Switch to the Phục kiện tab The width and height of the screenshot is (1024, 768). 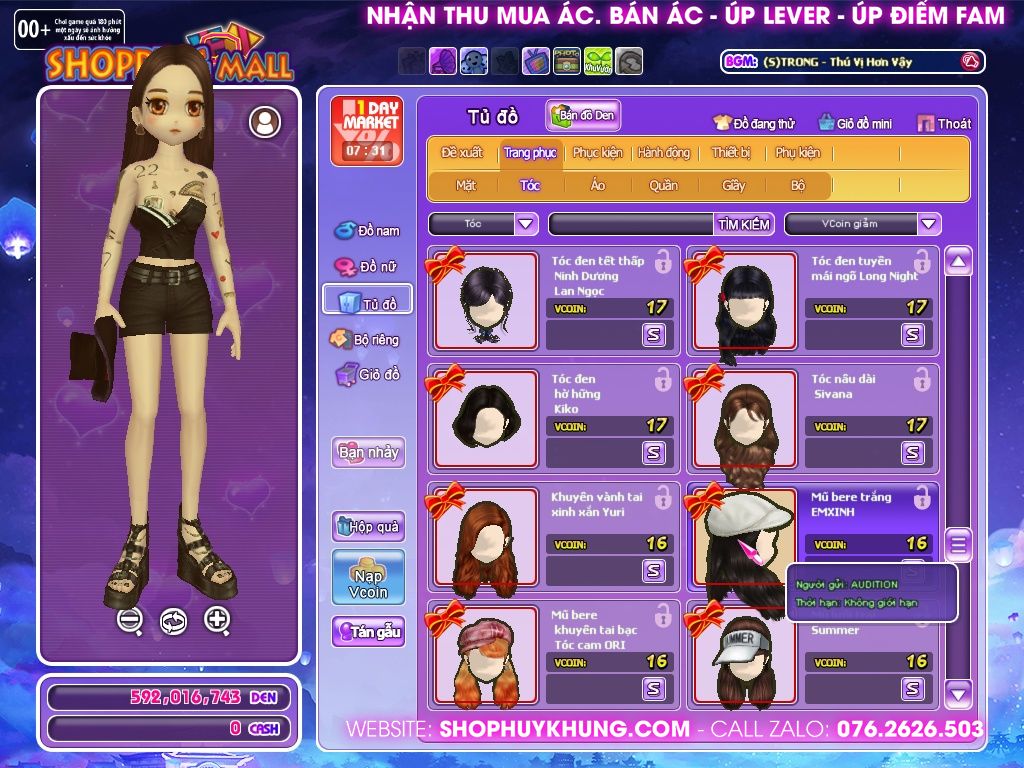click(x=597, y=153)
